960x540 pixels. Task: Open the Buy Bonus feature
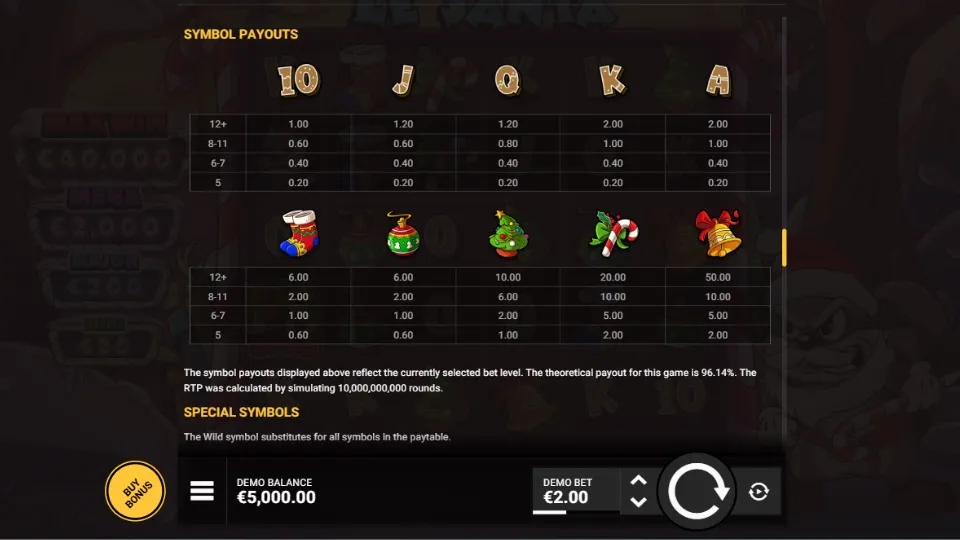tap(135, 491)
